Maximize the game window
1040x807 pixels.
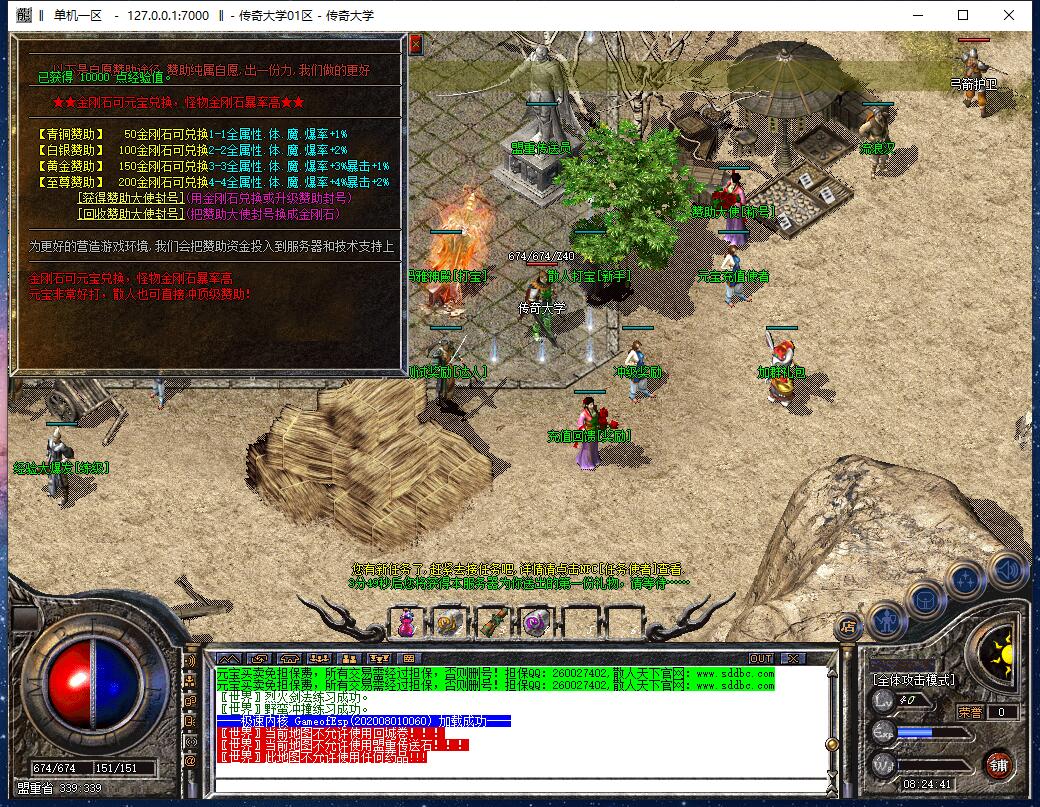point(963,15)
